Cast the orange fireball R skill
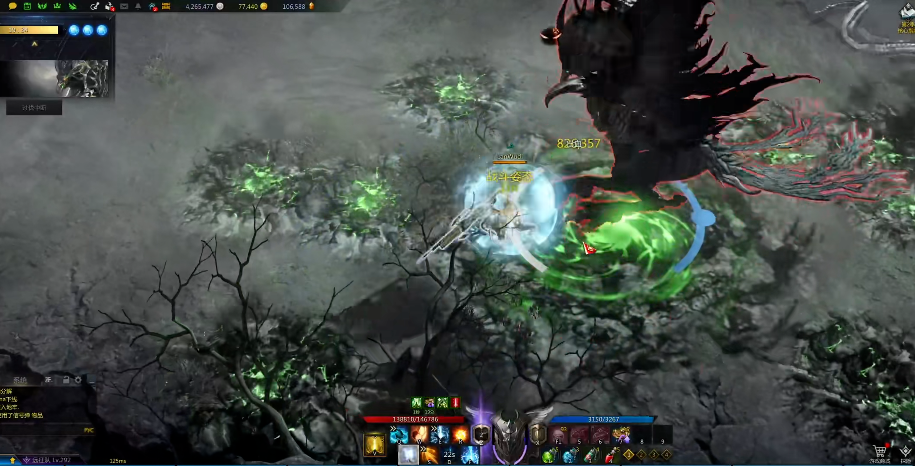 tap(459, 435)
